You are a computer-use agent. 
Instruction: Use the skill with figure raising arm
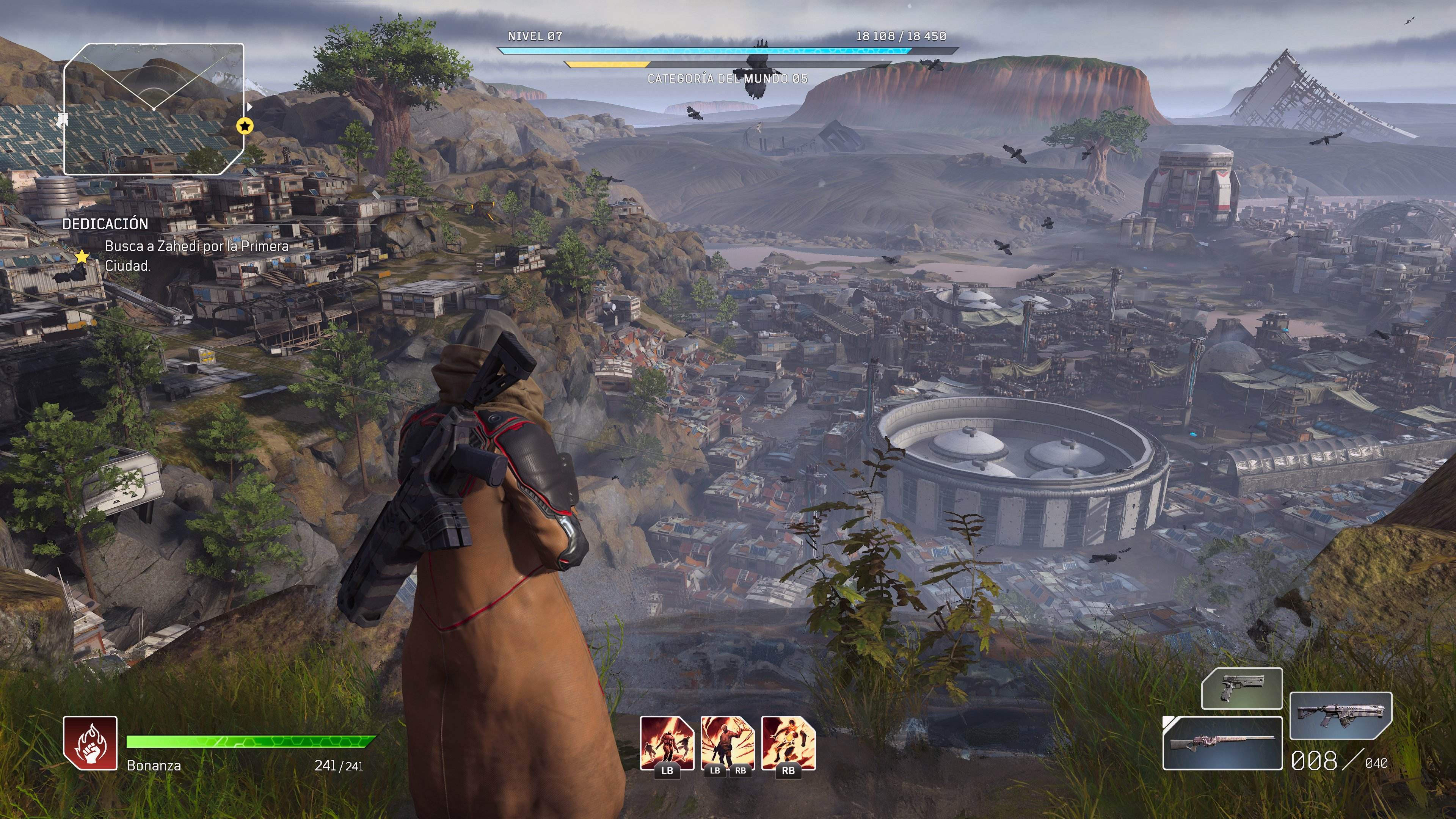coord(728,743)
